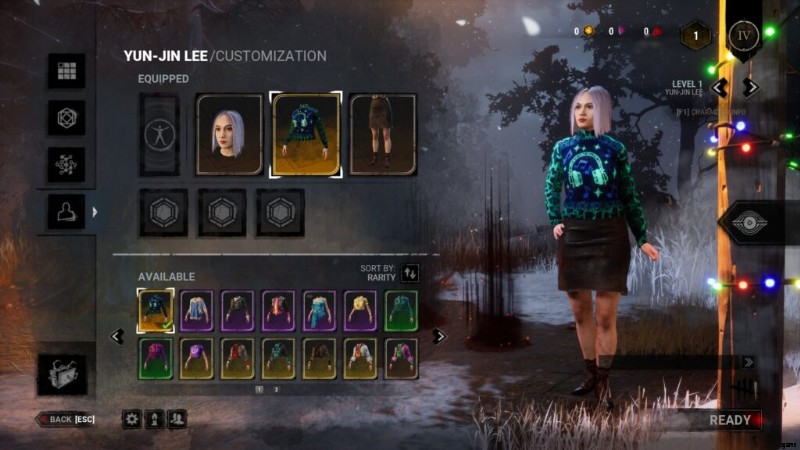Select the equipped green sweater torso slot
This screenshot has width=800, height=450.
[306, 135]
